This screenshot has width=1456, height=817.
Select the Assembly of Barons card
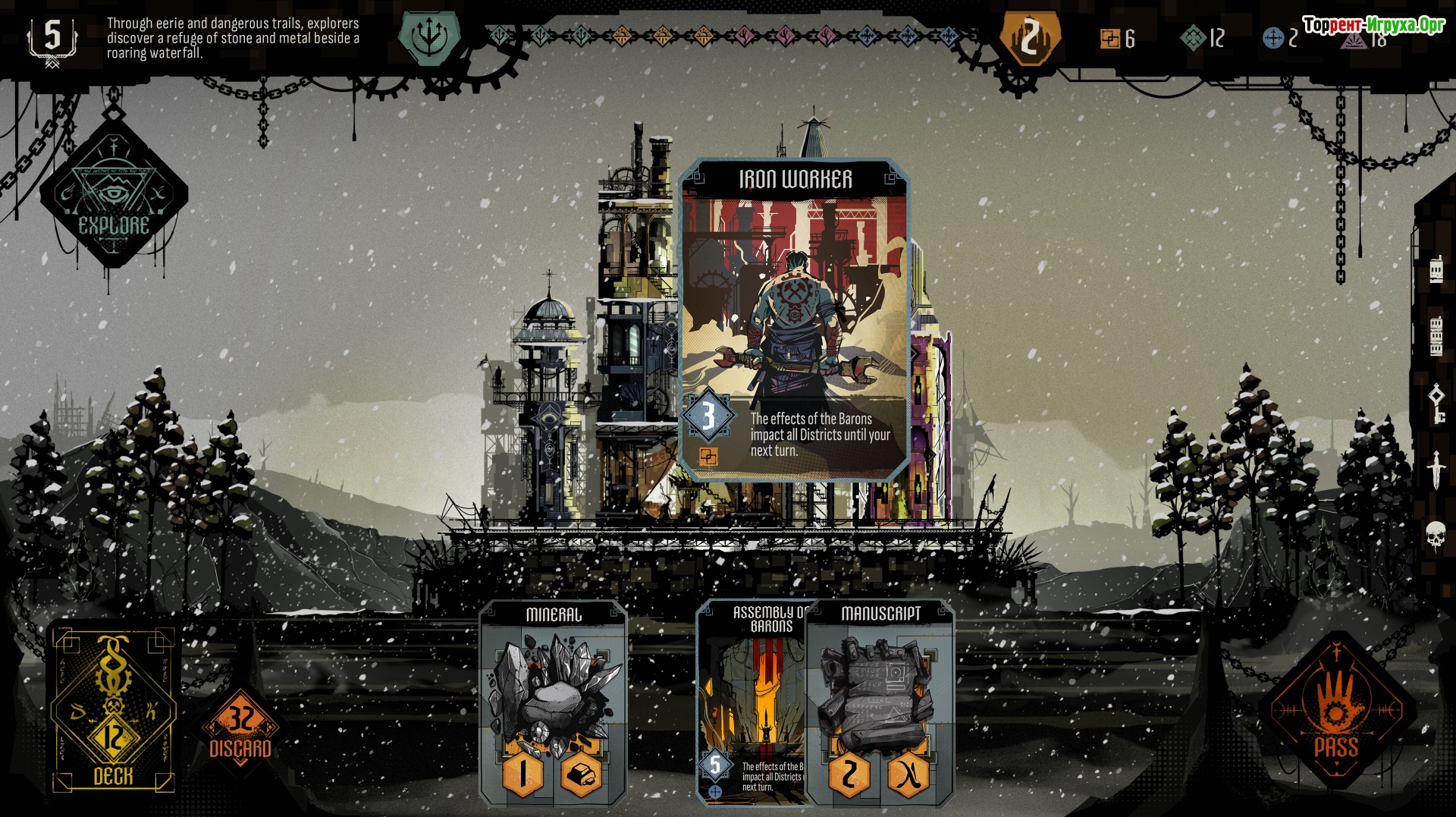751,702
